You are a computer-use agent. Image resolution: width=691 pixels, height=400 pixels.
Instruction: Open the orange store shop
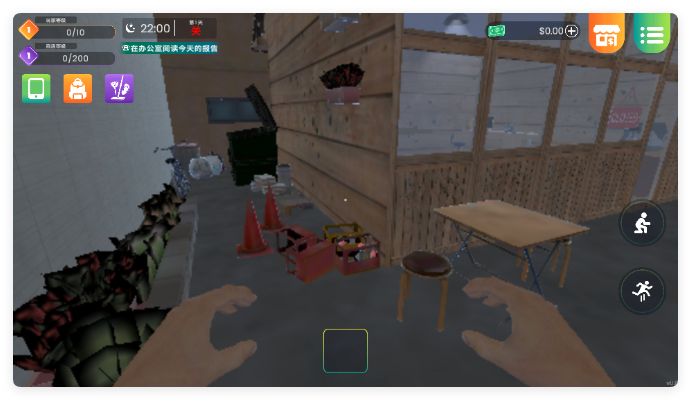606,34
